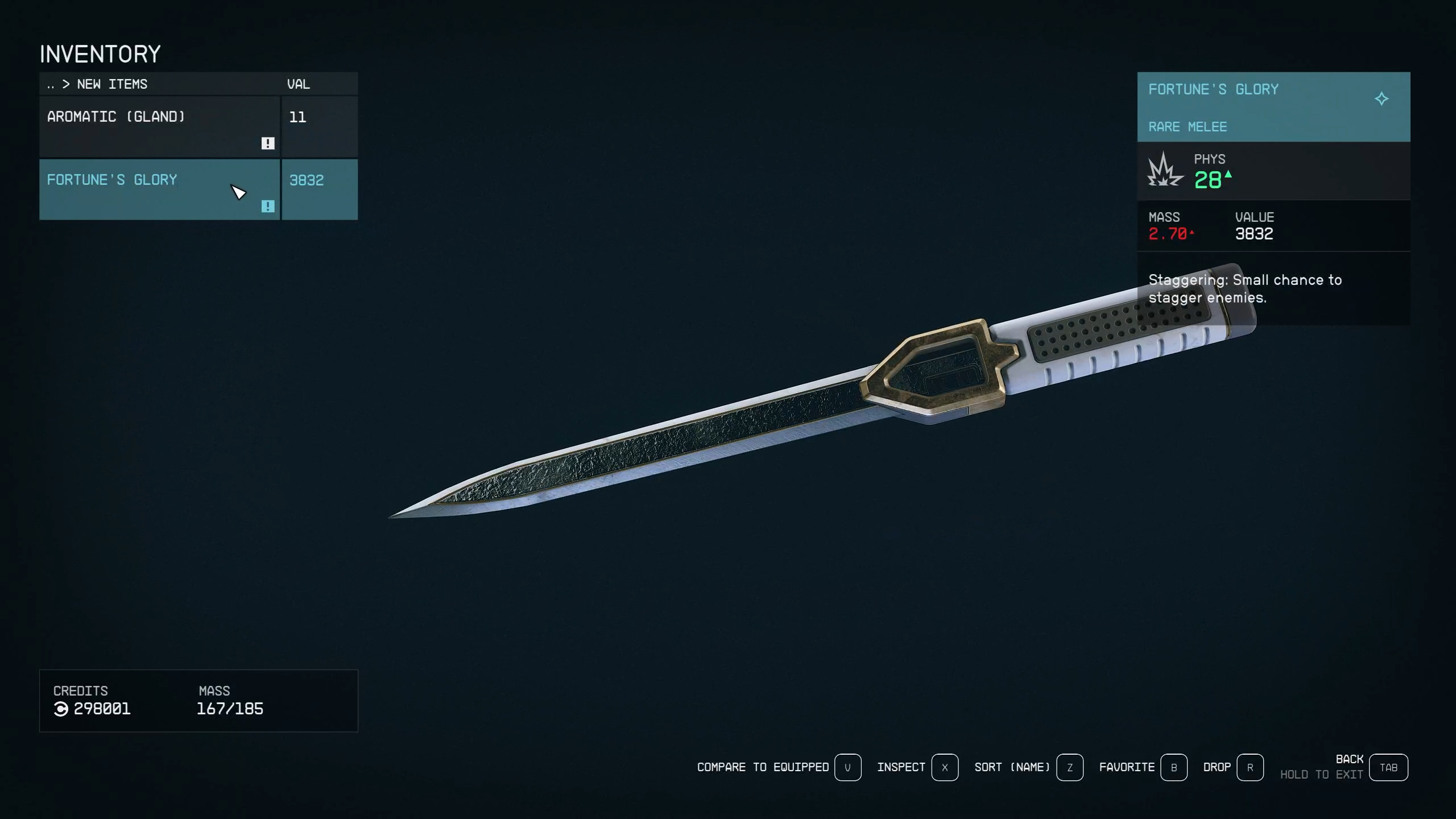
Task: Select the Aromatic (Gland) inventory row
Action: (x=159, y=126)
